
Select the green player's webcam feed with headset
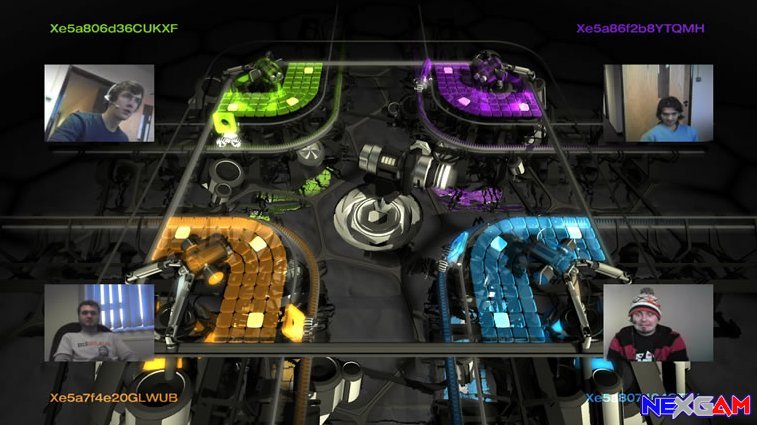(99, 103)
